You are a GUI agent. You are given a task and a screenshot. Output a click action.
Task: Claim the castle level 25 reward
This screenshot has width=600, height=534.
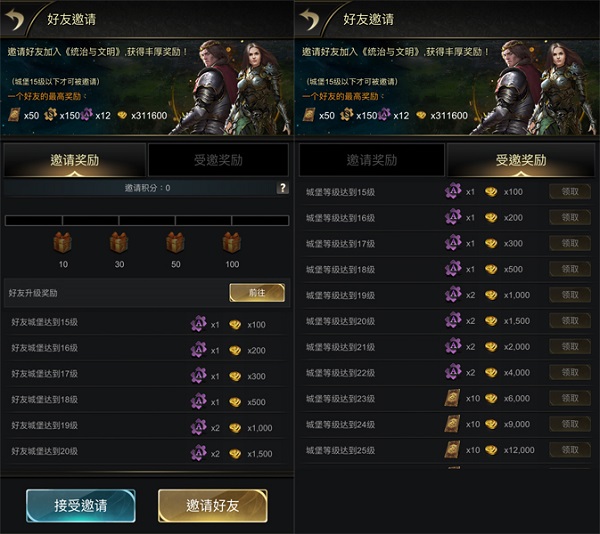pos(570,450)
